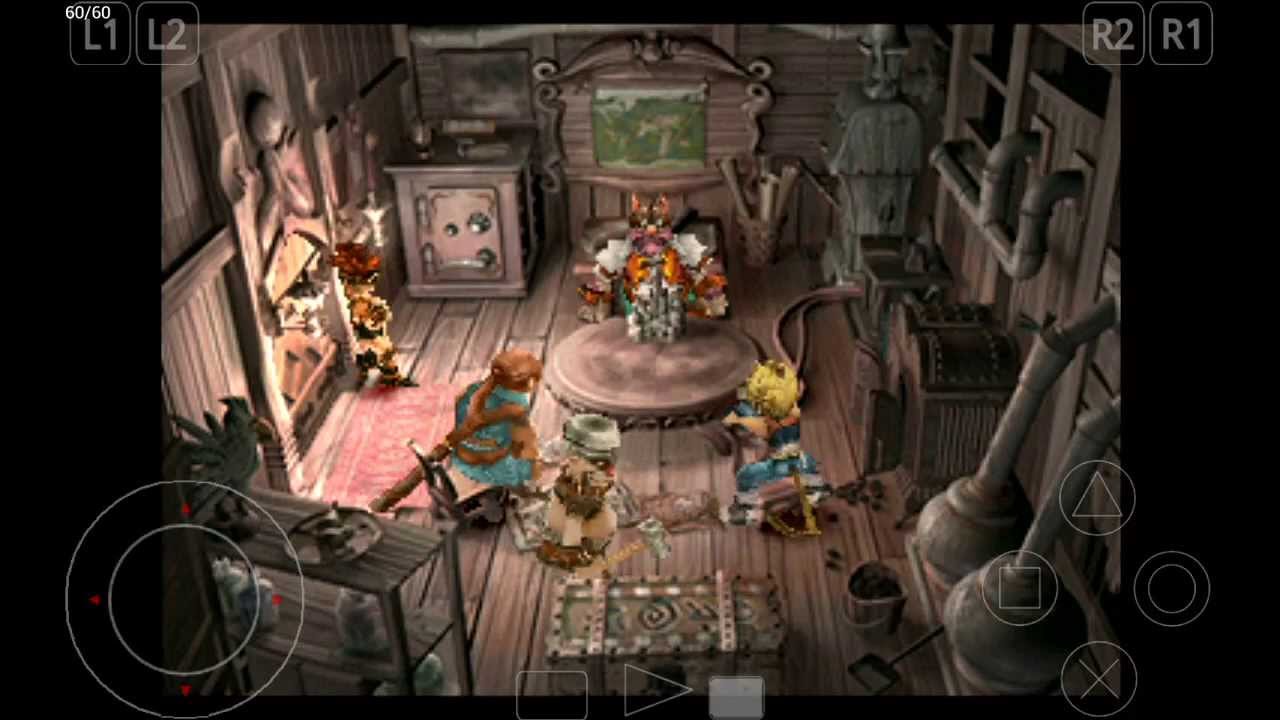1280x720 pixels.
Task: Tap the Square face button
Action: [x=1018, y=588]
